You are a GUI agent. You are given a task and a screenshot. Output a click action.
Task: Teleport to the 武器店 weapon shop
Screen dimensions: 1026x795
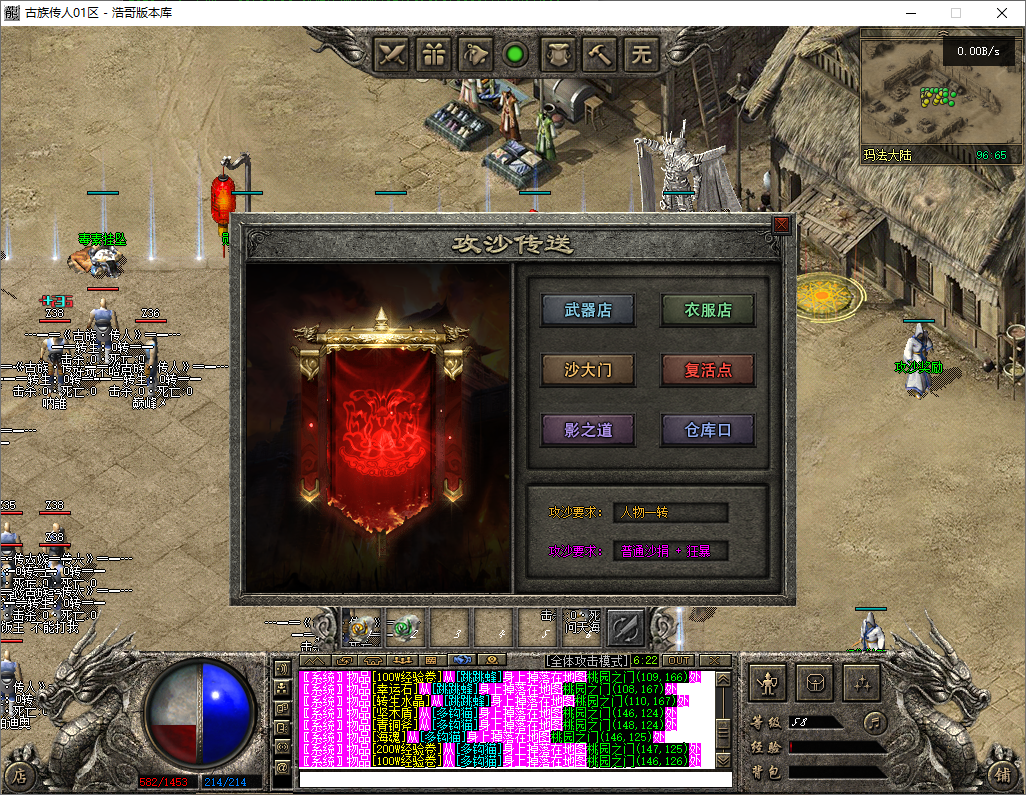pyautogui.click(x=588, y=310)
